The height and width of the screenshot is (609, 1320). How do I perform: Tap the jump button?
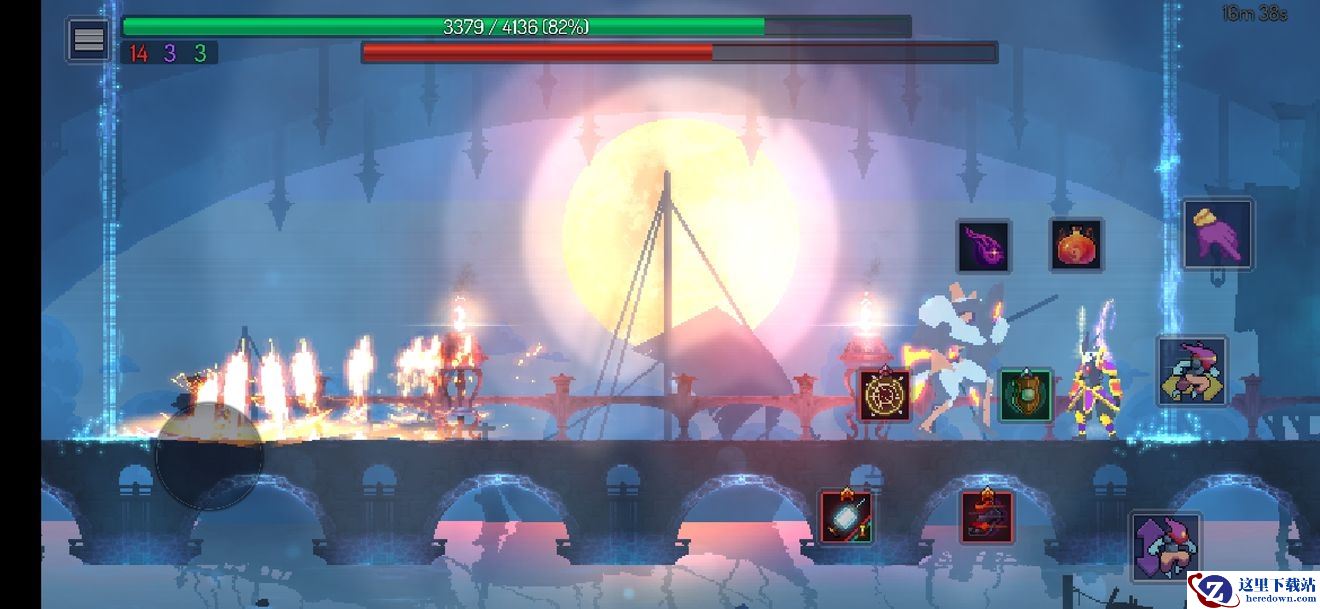click(1166, 547)
